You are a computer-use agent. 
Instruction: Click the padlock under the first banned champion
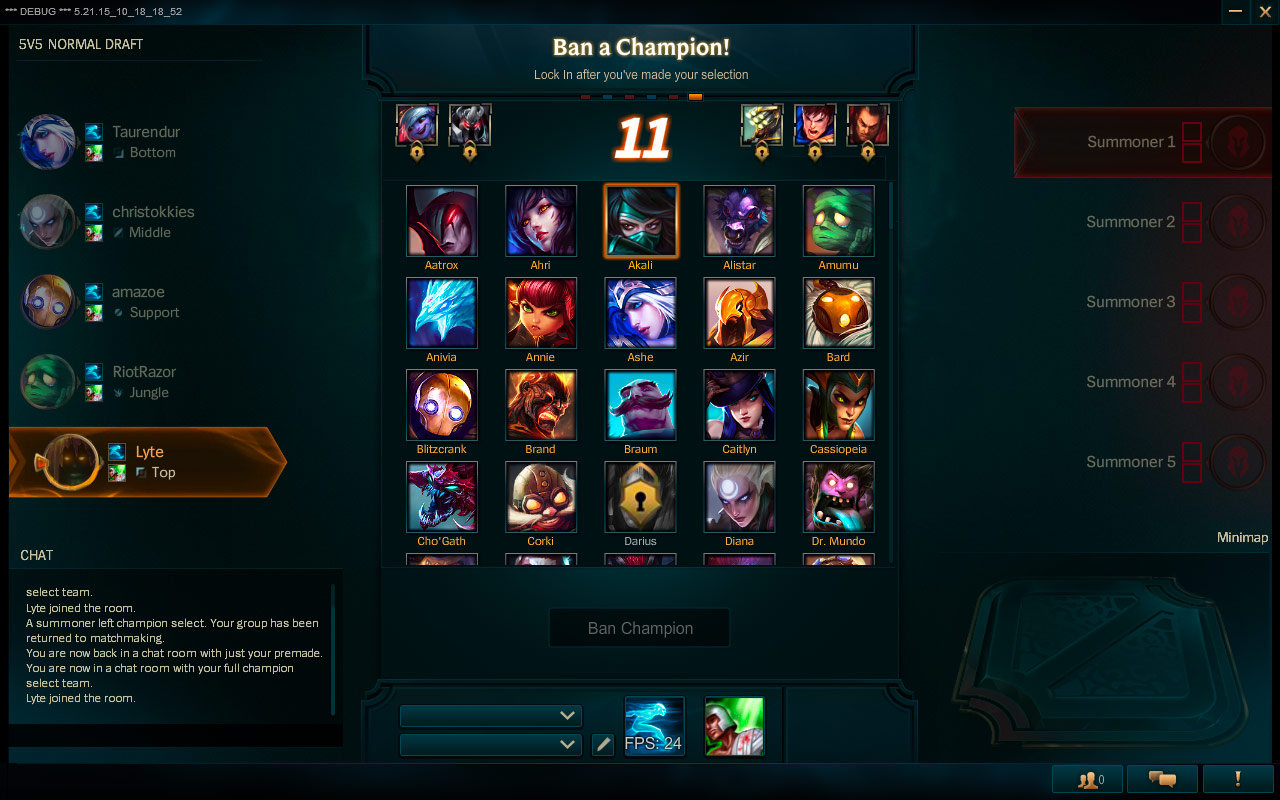pos(416,153)
